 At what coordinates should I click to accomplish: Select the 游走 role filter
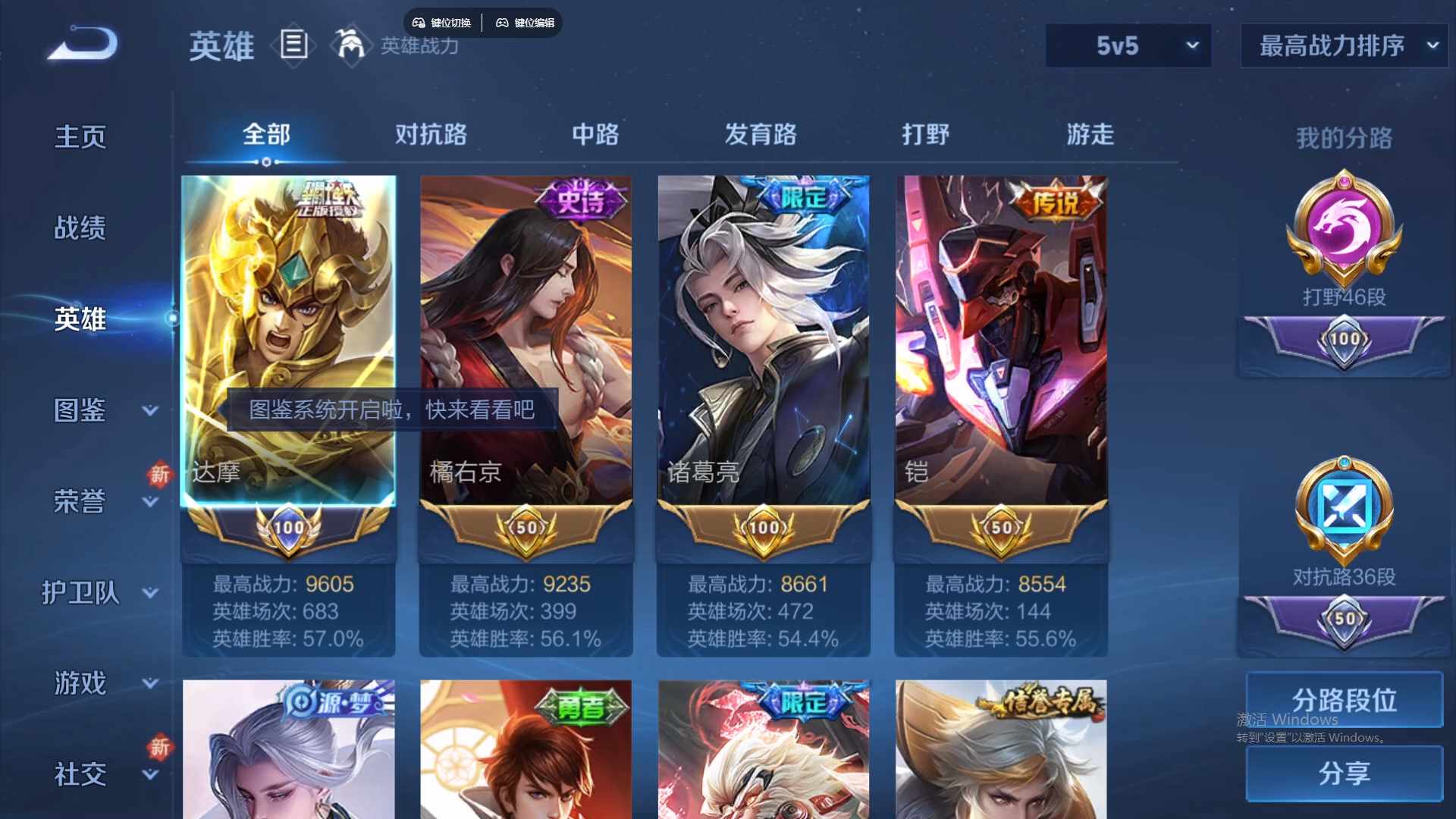pos(1090,134)
